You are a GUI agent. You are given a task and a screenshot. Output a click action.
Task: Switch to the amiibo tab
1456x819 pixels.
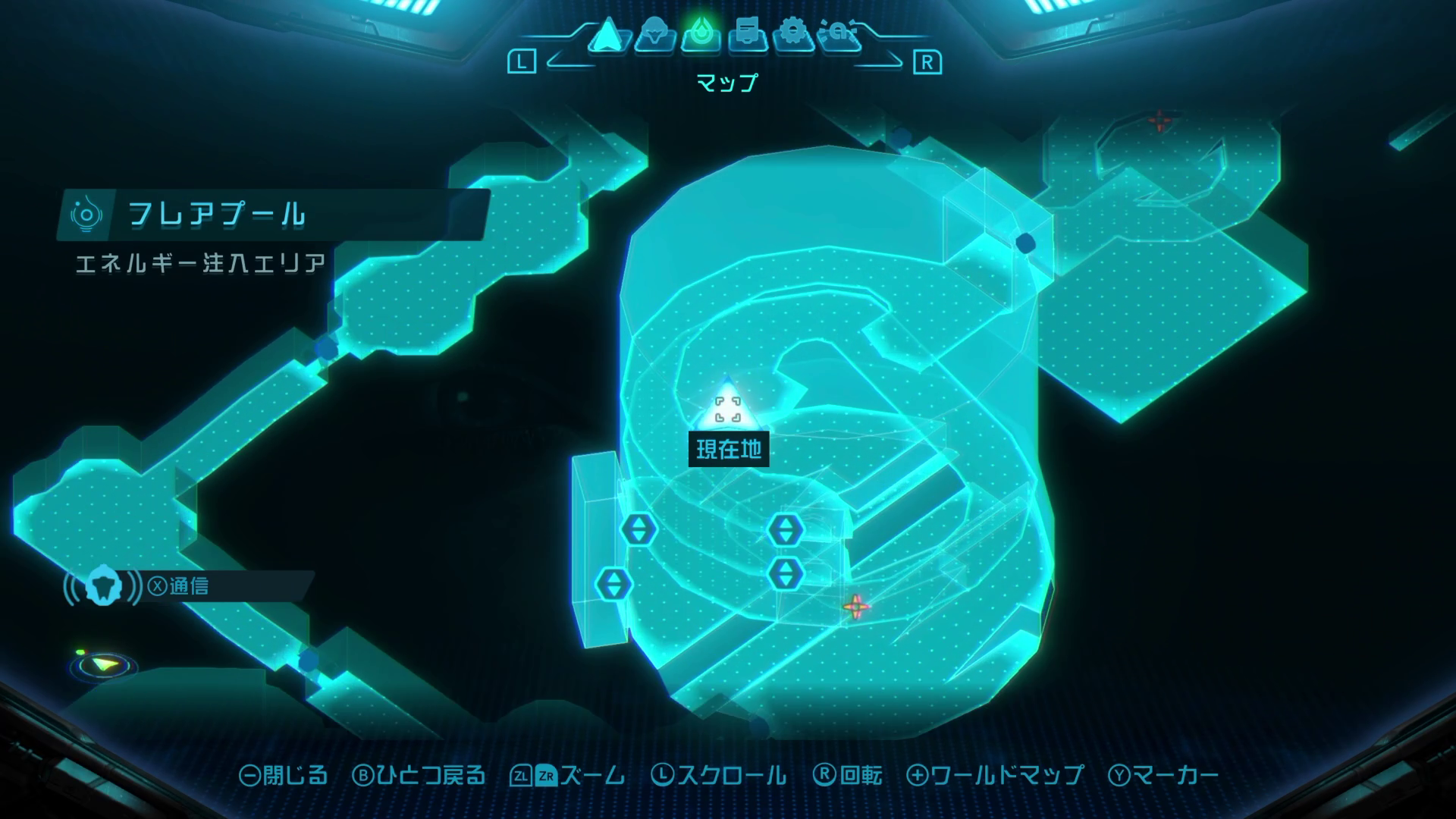click(840, 36)
